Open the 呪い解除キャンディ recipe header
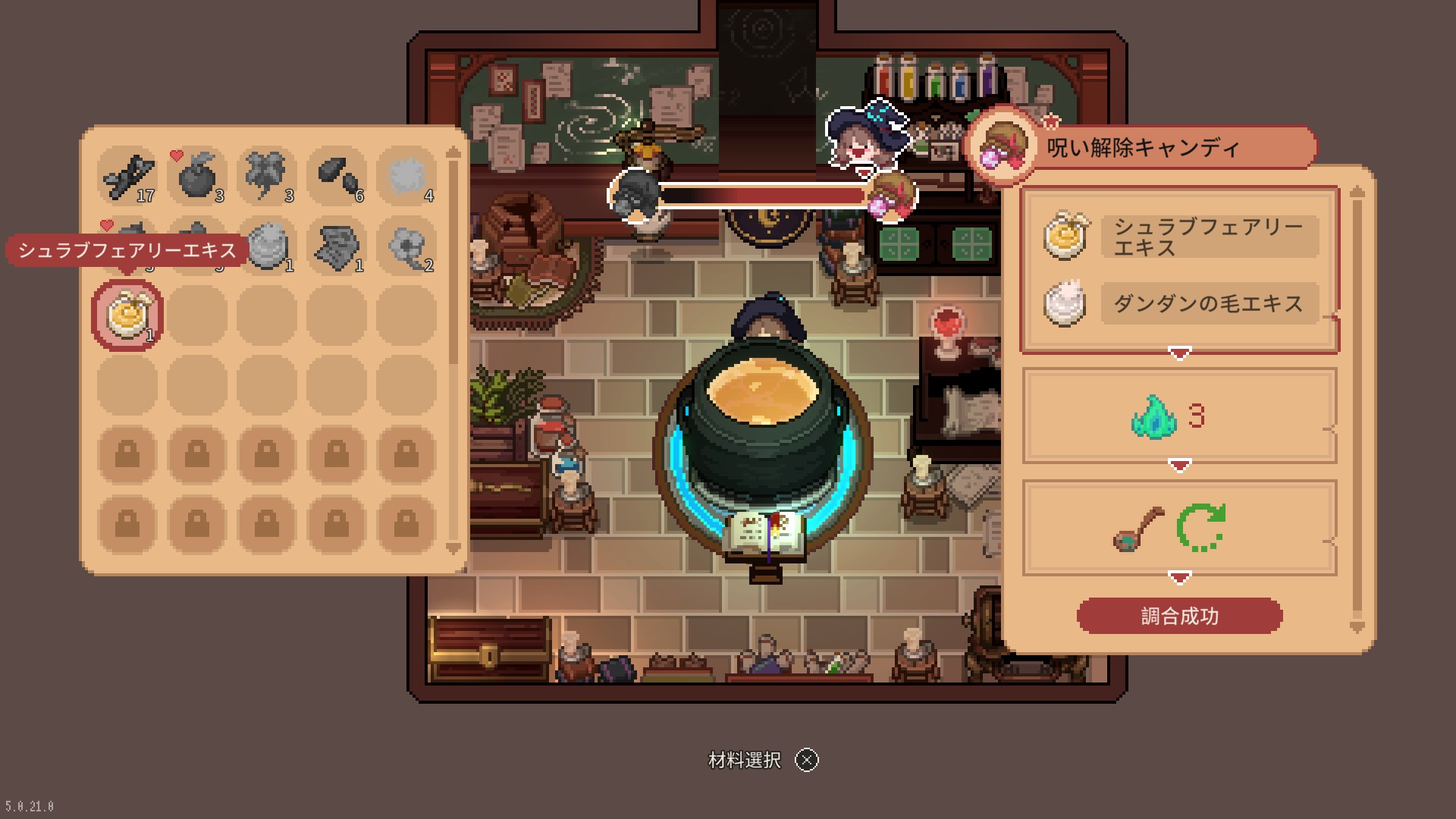 (1142, 147)
